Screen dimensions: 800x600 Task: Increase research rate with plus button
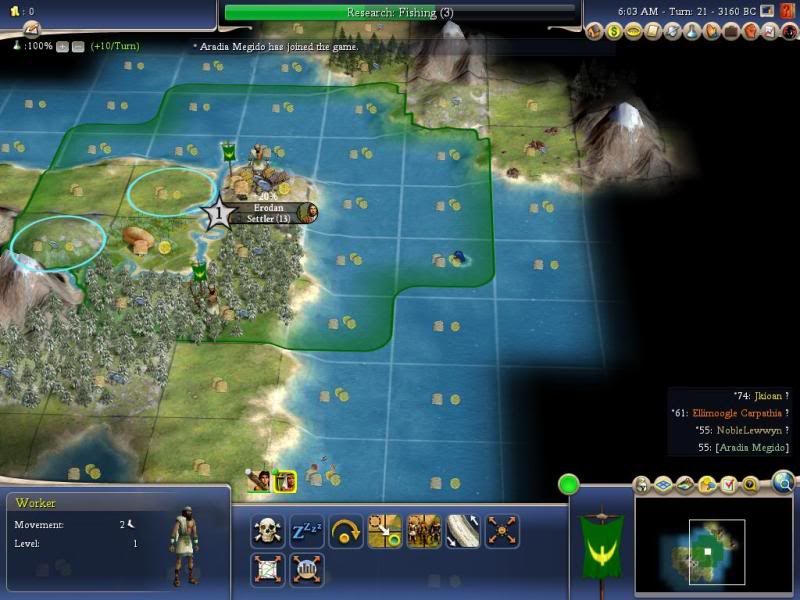pyautogui.click(x=63, y=46)
